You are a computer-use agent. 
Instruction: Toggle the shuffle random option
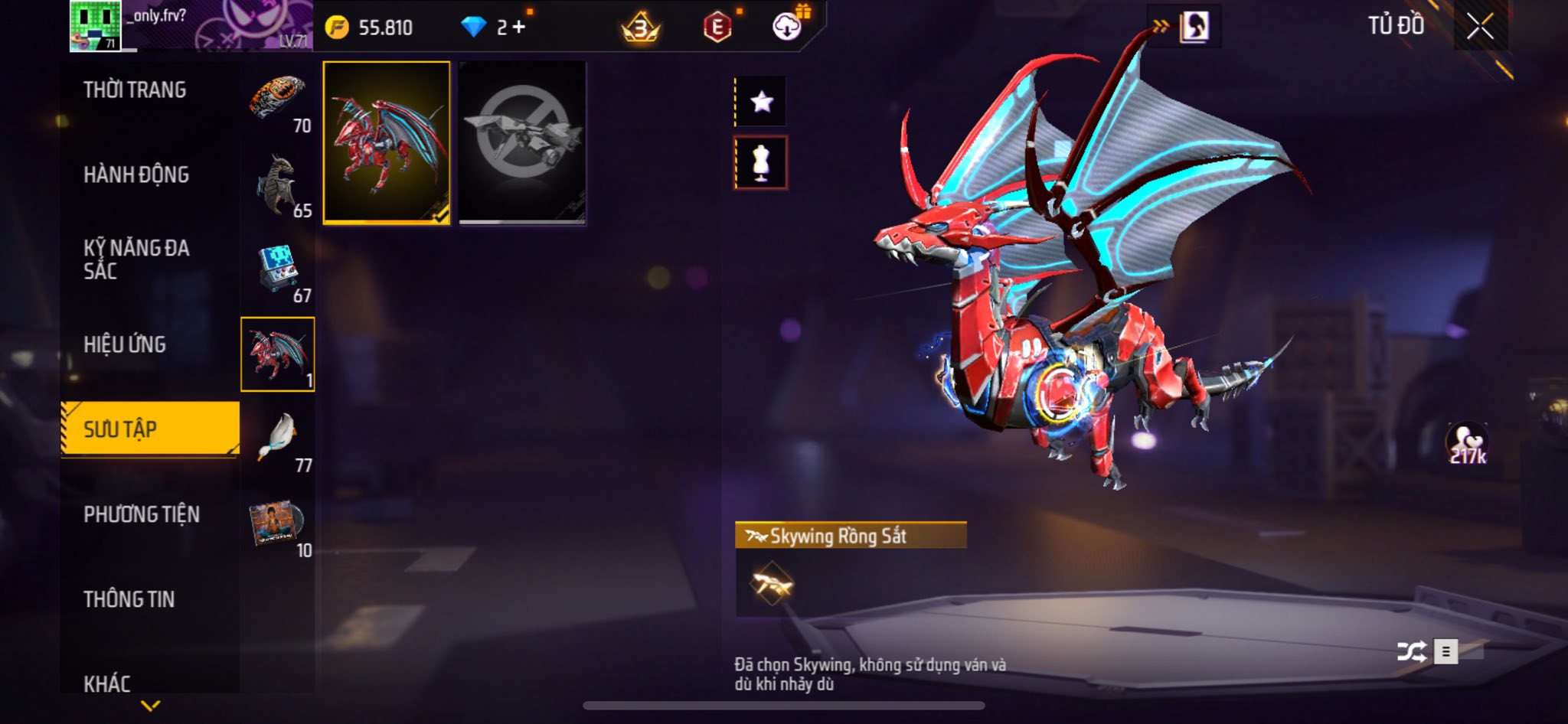[x=1411, y=651]
